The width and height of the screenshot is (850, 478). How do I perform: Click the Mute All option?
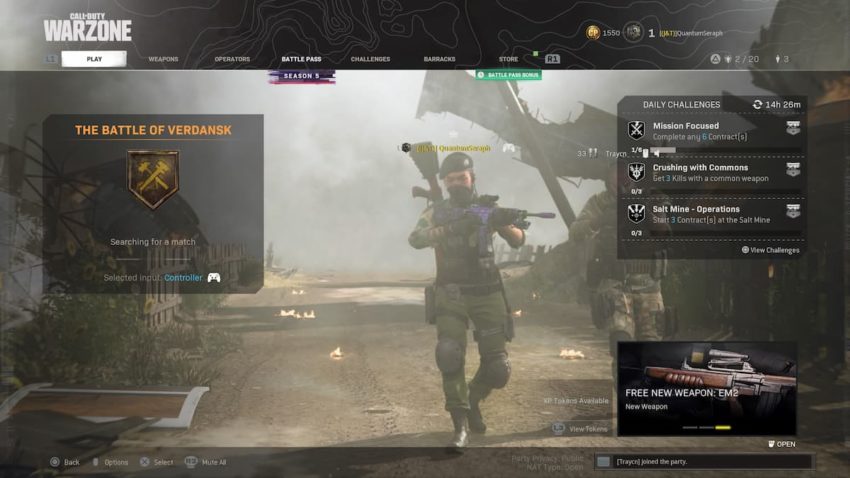[x=208, y=462]
